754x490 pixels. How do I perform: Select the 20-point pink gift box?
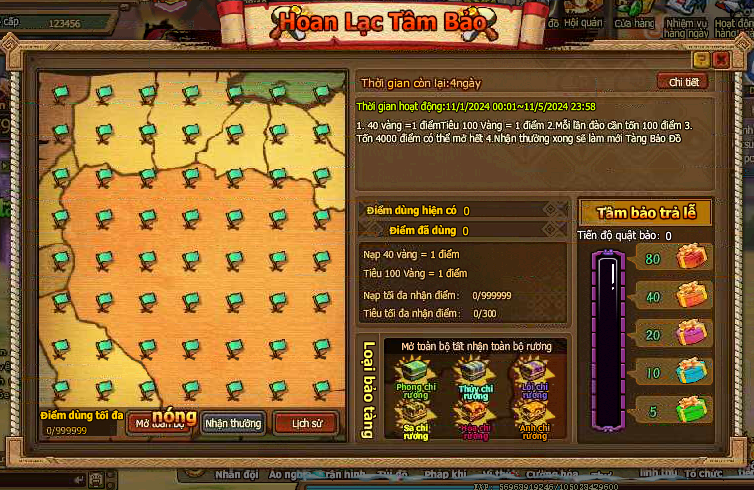[690, 333]
